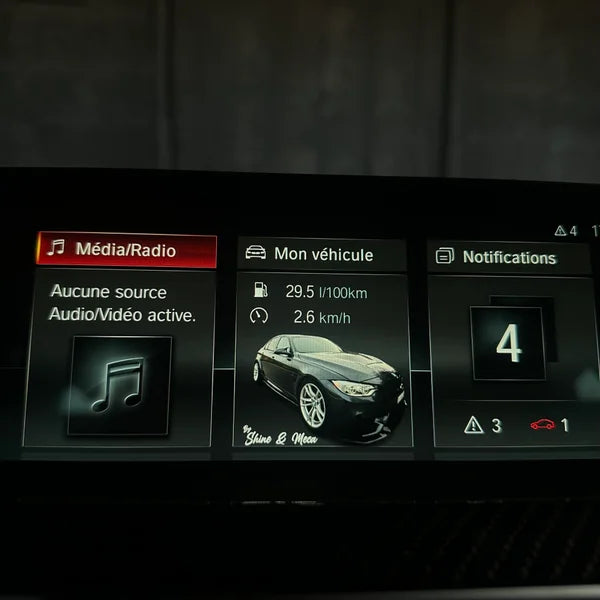Click the black car picture thumbnail
This screenshot has height=600, width=600.
(x=323, y=390)
